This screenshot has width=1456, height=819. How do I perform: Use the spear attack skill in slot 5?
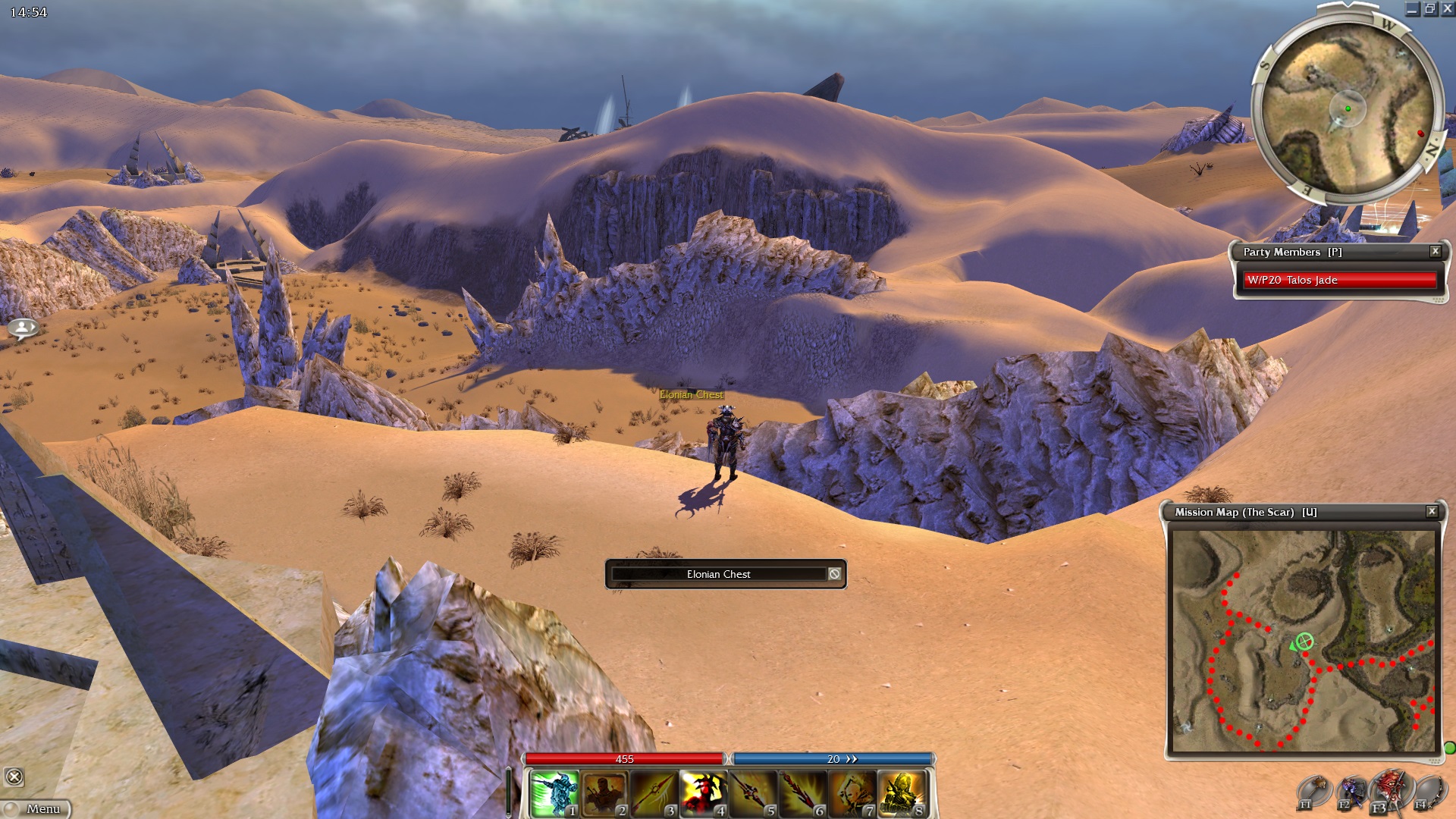coord(752,793)
